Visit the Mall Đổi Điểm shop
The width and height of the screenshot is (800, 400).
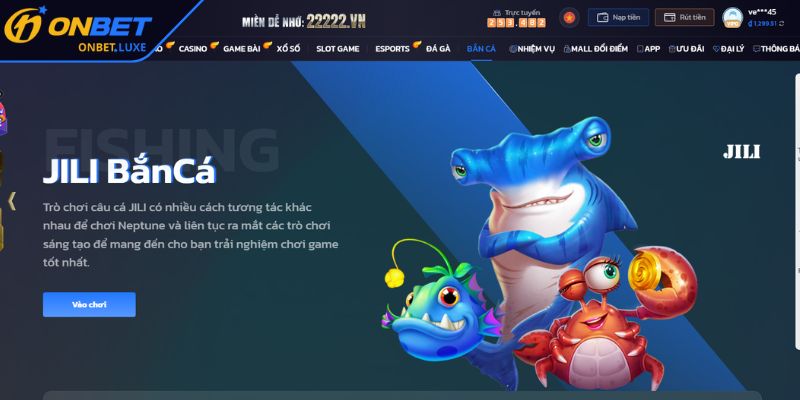point(598,48)
